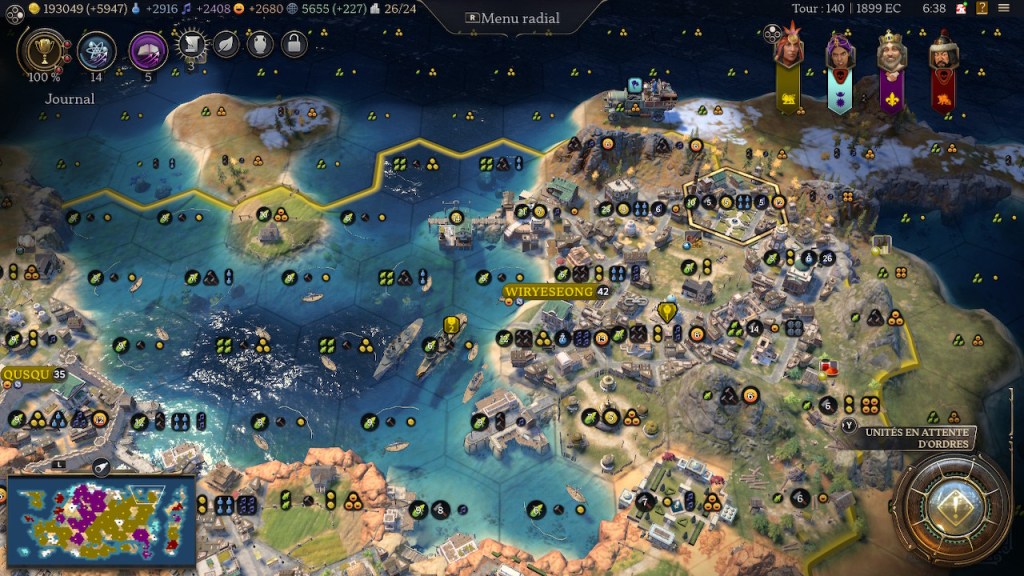Open the hamburger pause menu
Viewport: 1024px width, 576px height.
coord(1004,8)
